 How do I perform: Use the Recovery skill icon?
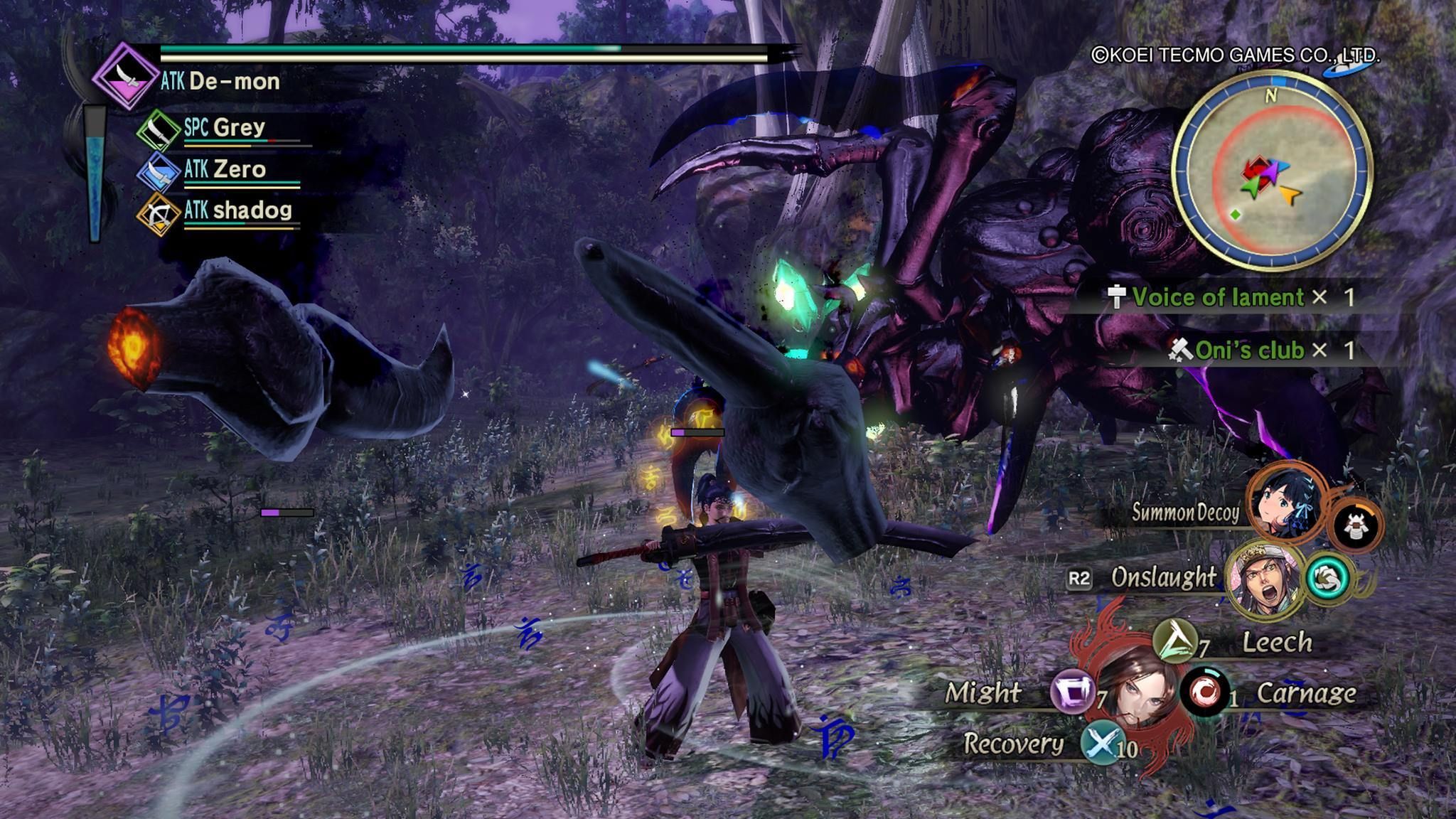(1101, 743)
